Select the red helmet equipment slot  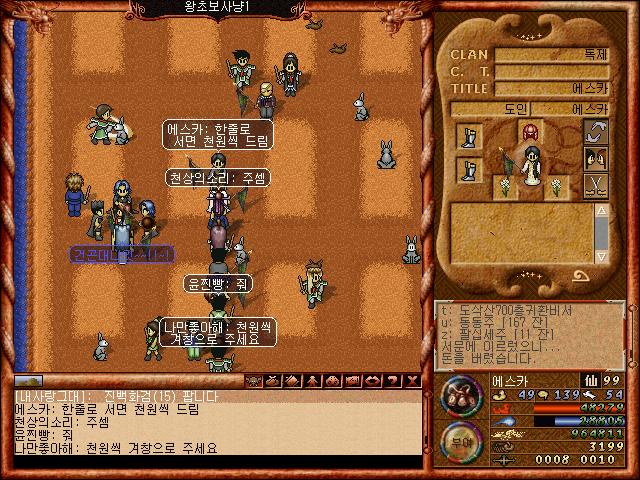(529, 132)
